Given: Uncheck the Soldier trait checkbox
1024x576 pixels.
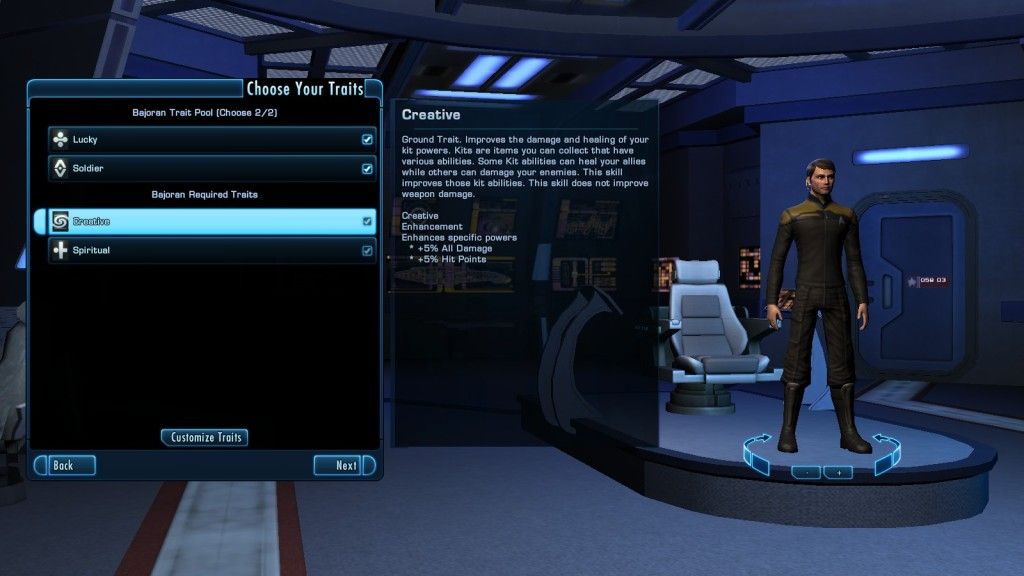Looking at the screenshot, I should click(x=367, y=169).
